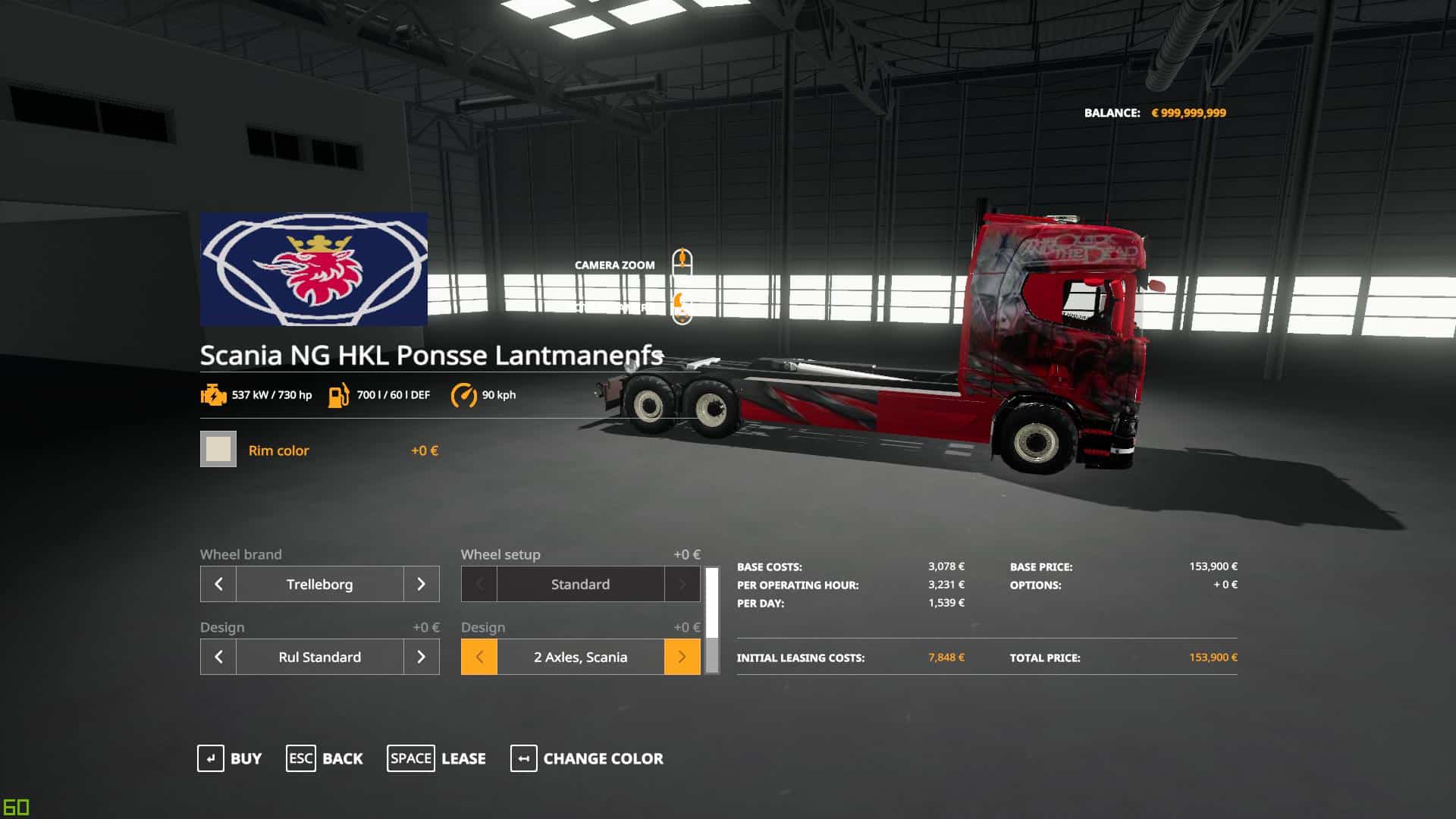Screen dimensions: 1456x819
Task: Buy the Scania truck
Action: (x=230, y=758)
